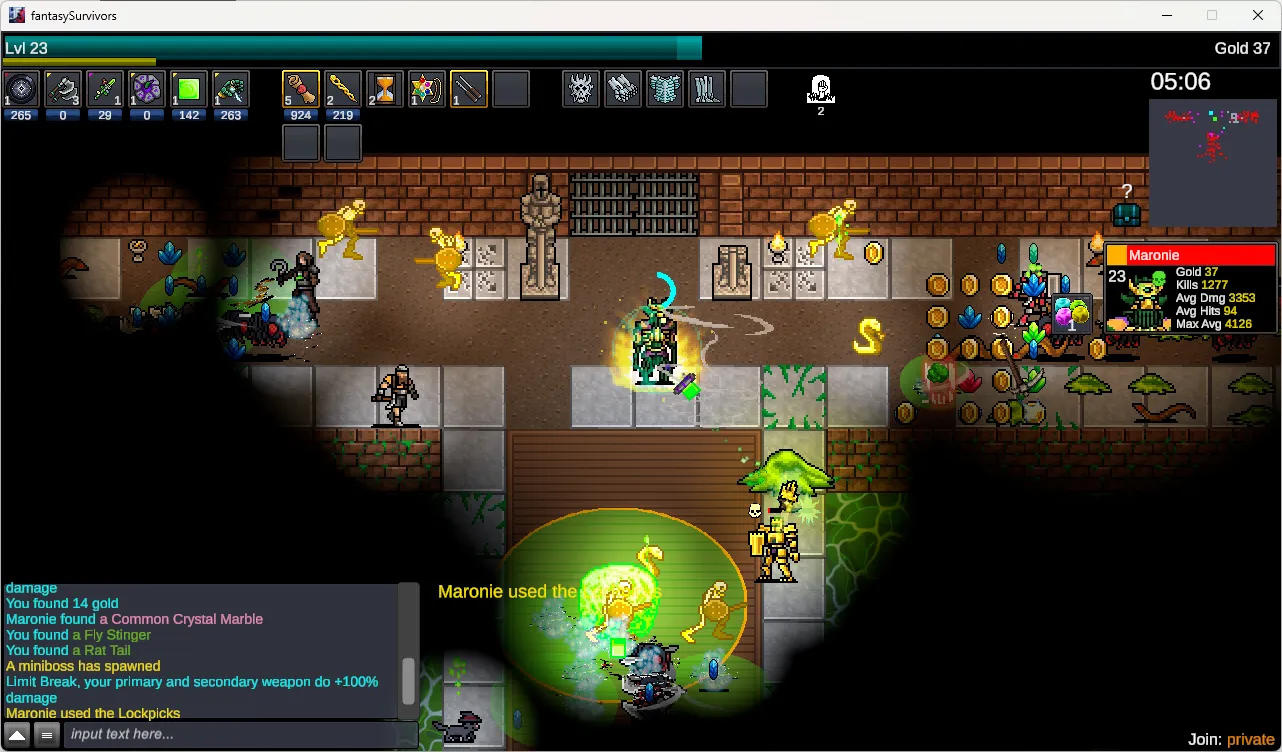Select the golden chain item slot
This screenshot has width=1282, height=752.
coord(342,89)
